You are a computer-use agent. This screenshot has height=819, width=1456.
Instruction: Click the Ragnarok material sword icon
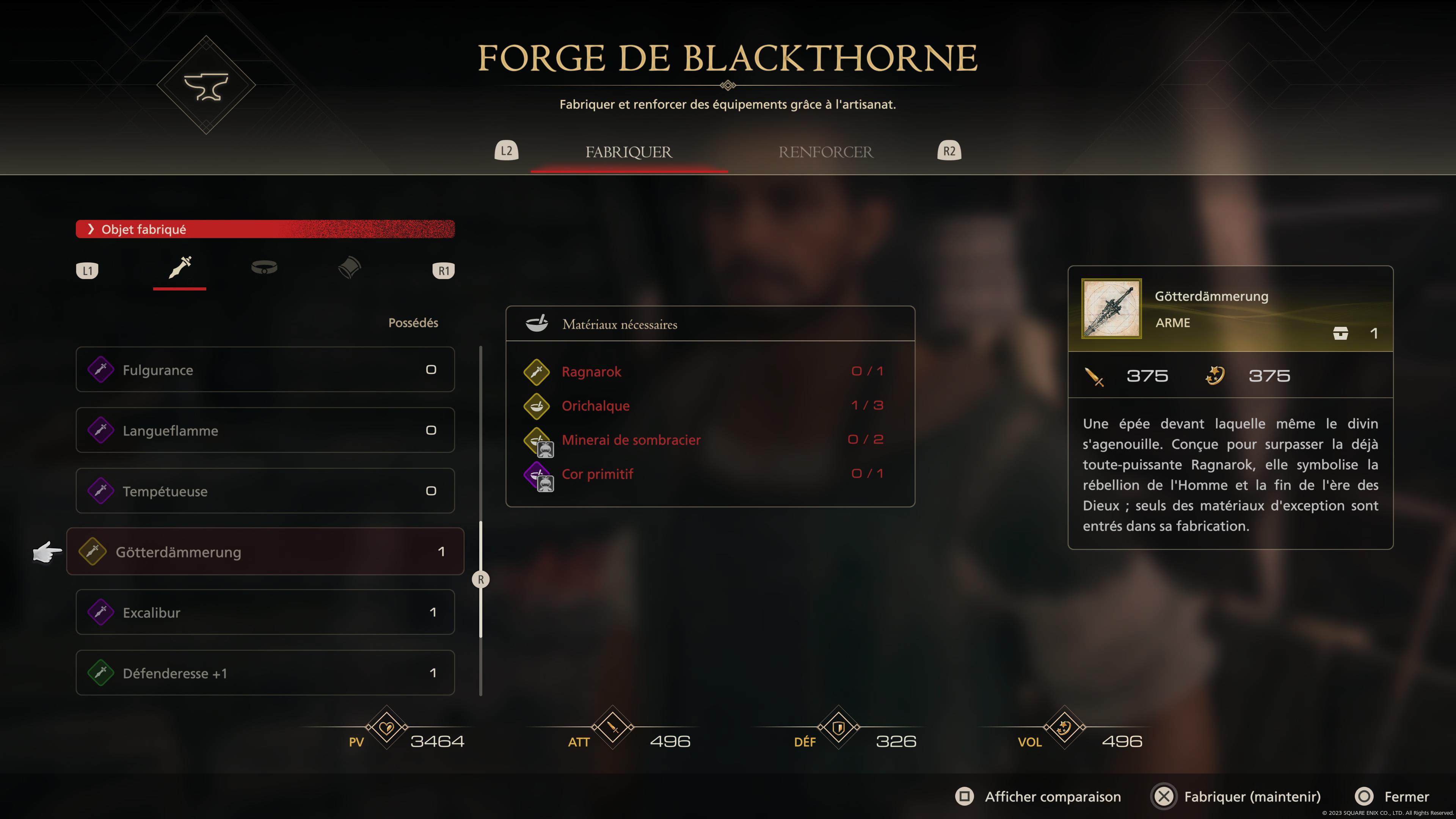537,372
